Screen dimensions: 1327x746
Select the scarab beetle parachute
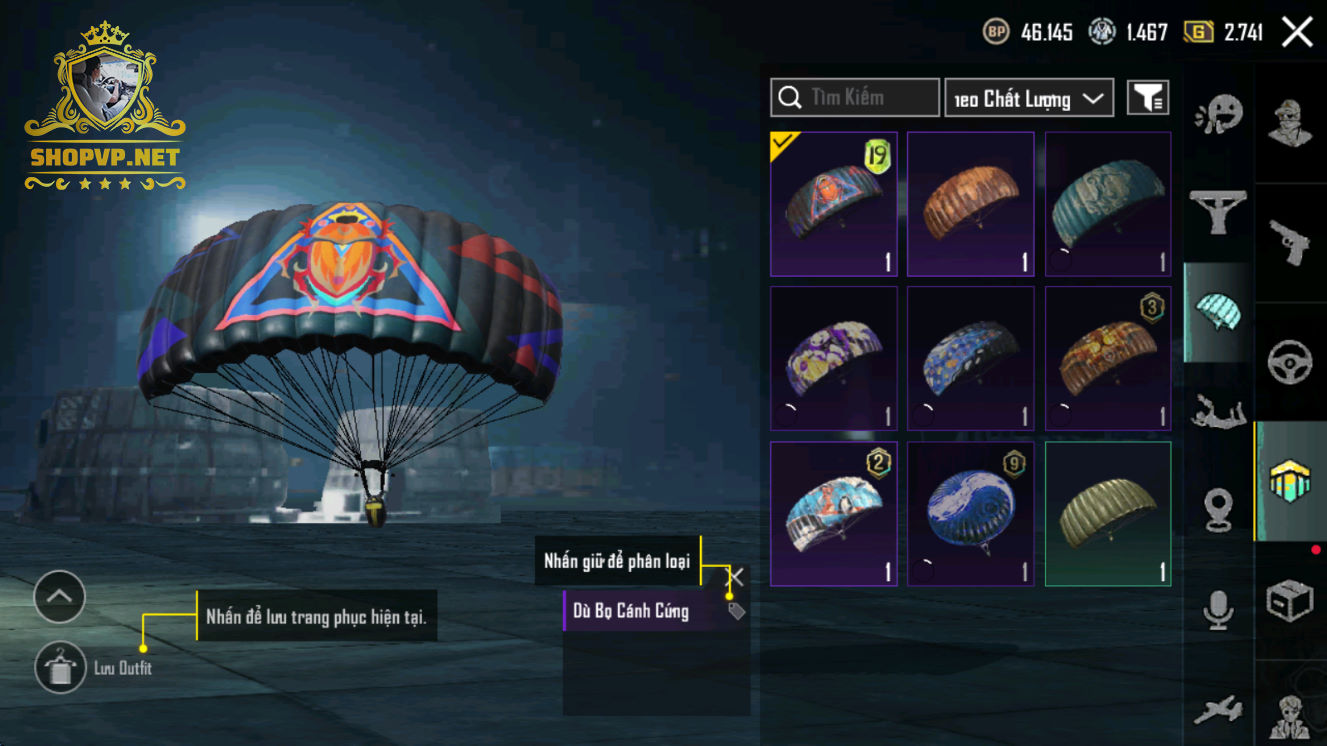pos(833,204)
